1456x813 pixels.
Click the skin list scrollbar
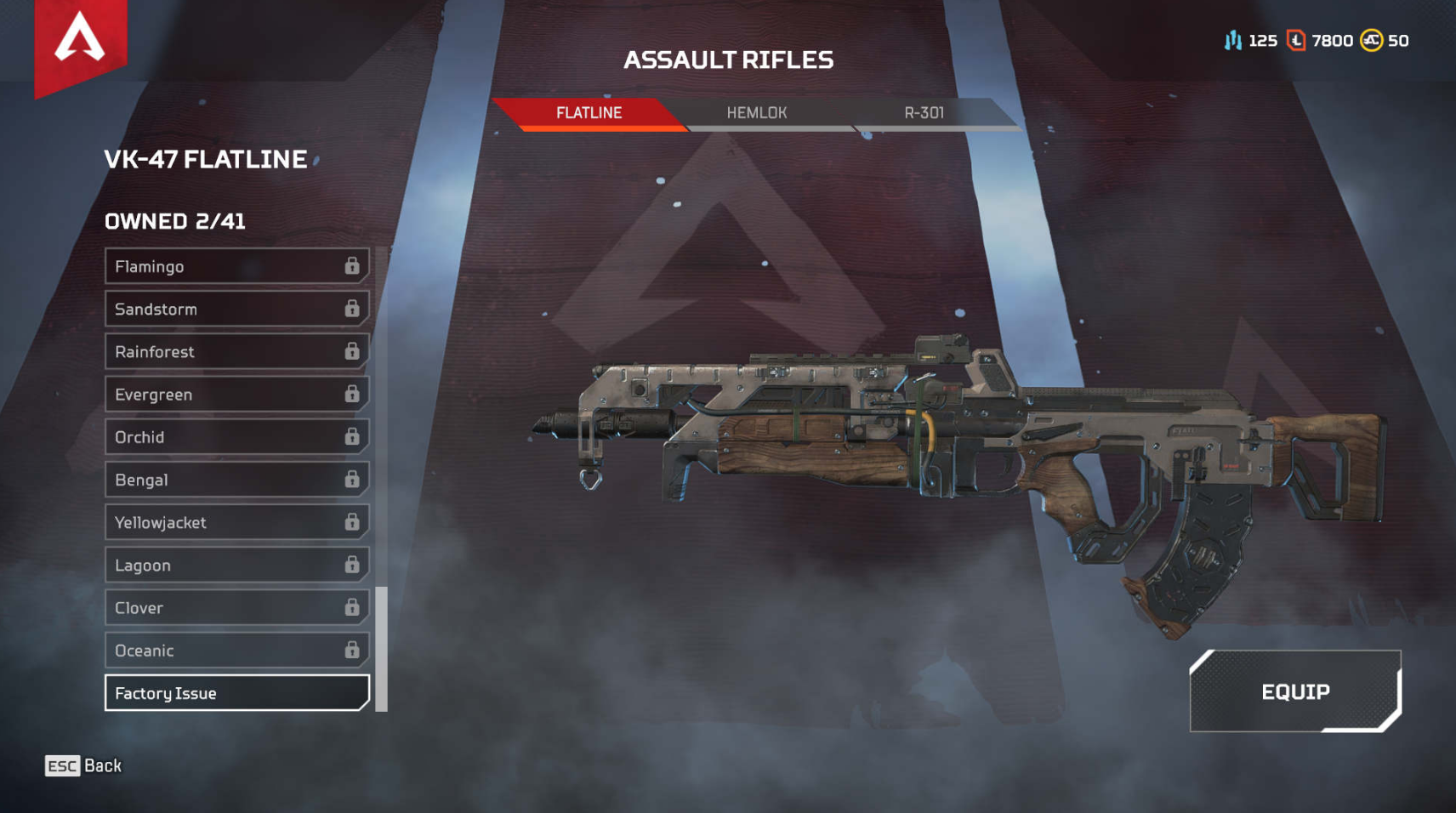coord(382,648)
